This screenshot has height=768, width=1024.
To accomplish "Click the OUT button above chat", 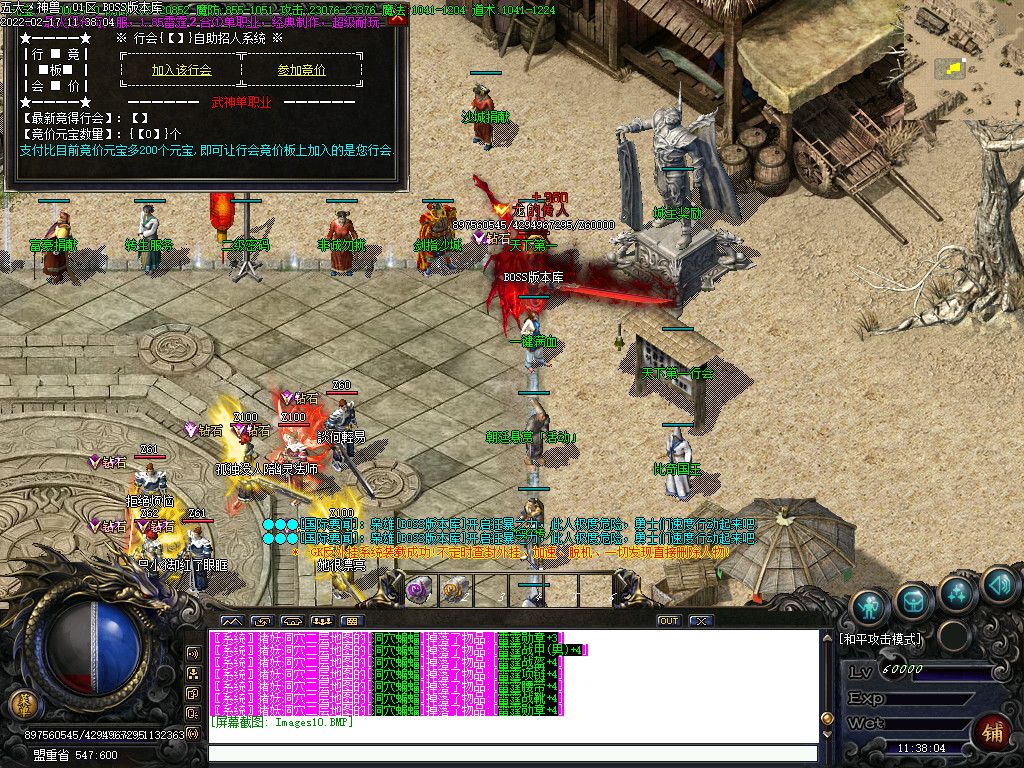I will 669,621.
